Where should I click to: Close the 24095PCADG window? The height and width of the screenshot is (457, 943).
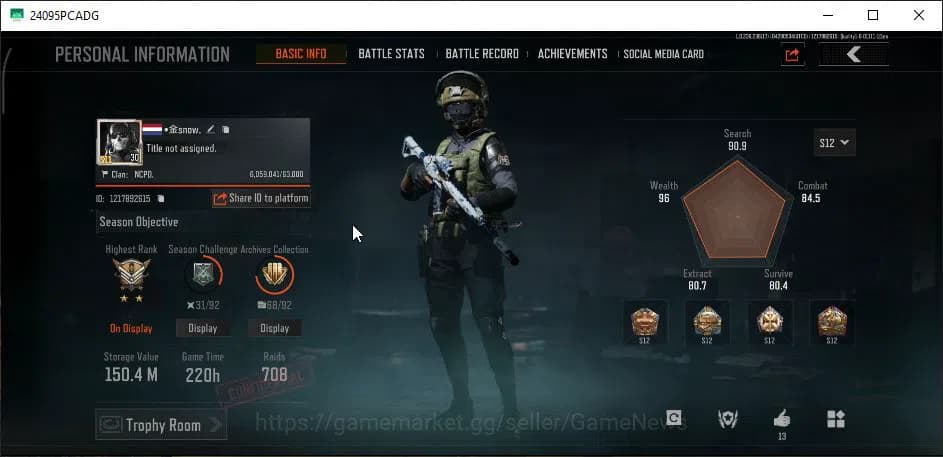(x=918, y=15)
